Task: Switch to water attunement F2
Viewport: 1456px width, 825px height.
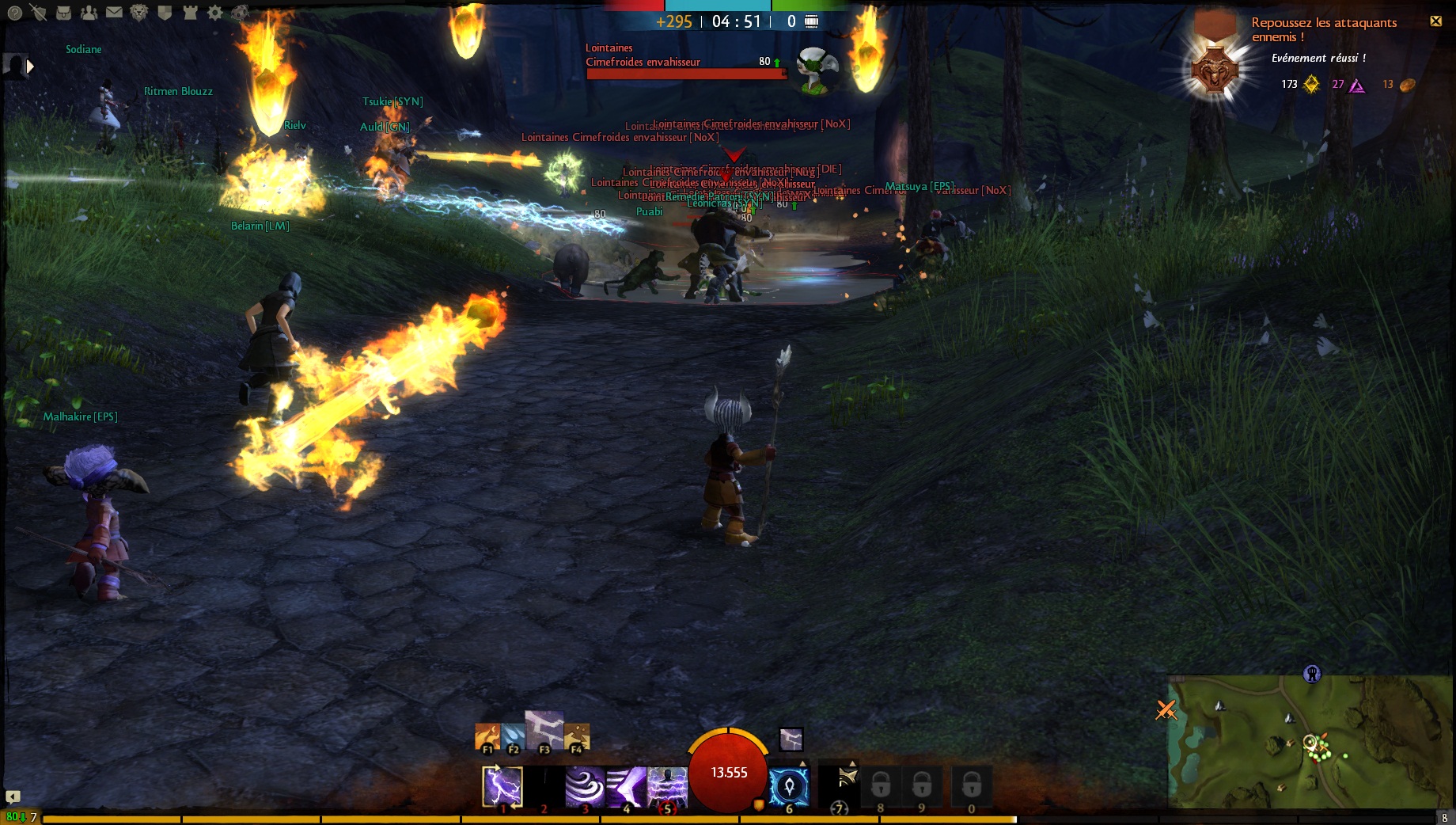Action: click(x=513, y=738)
